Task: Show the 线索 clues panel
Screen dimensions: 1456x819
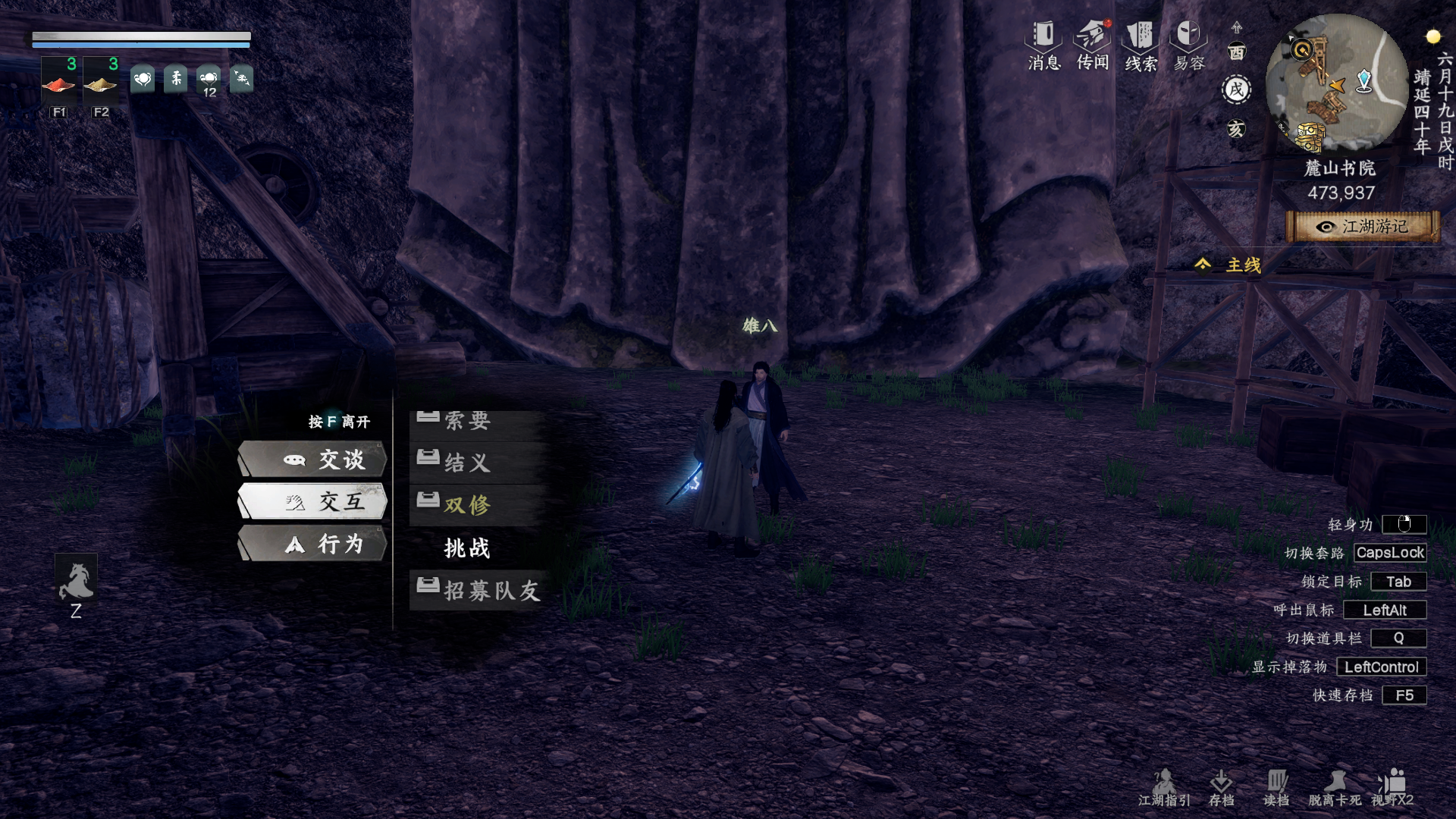Action: [1141, 45]
